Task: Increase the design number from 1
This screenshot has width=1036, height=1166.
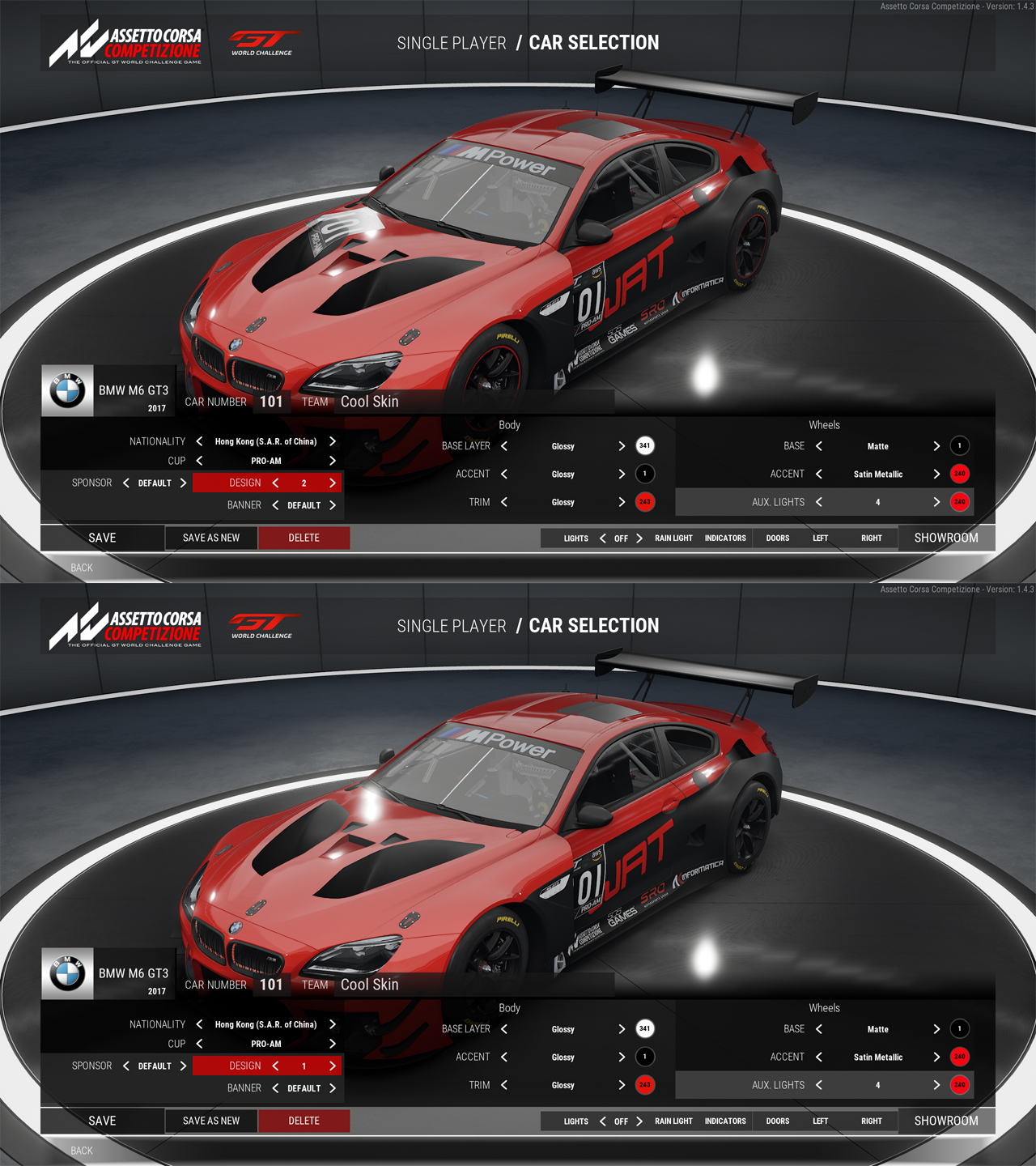Action: pos(332,1066)
